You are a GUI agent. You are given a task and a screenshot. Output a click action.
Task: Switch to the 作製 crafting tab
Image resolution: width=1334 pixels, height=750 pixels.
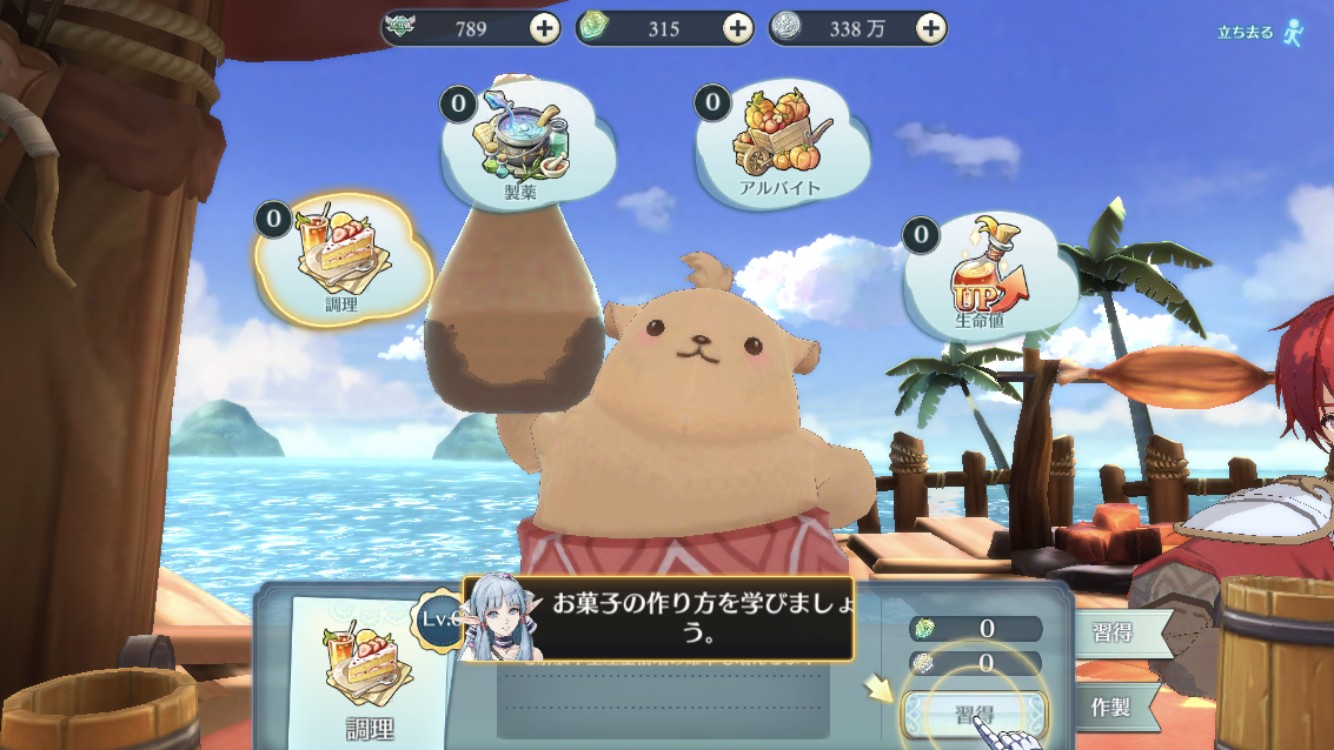pyautogui.click(x=1110, y=707)
